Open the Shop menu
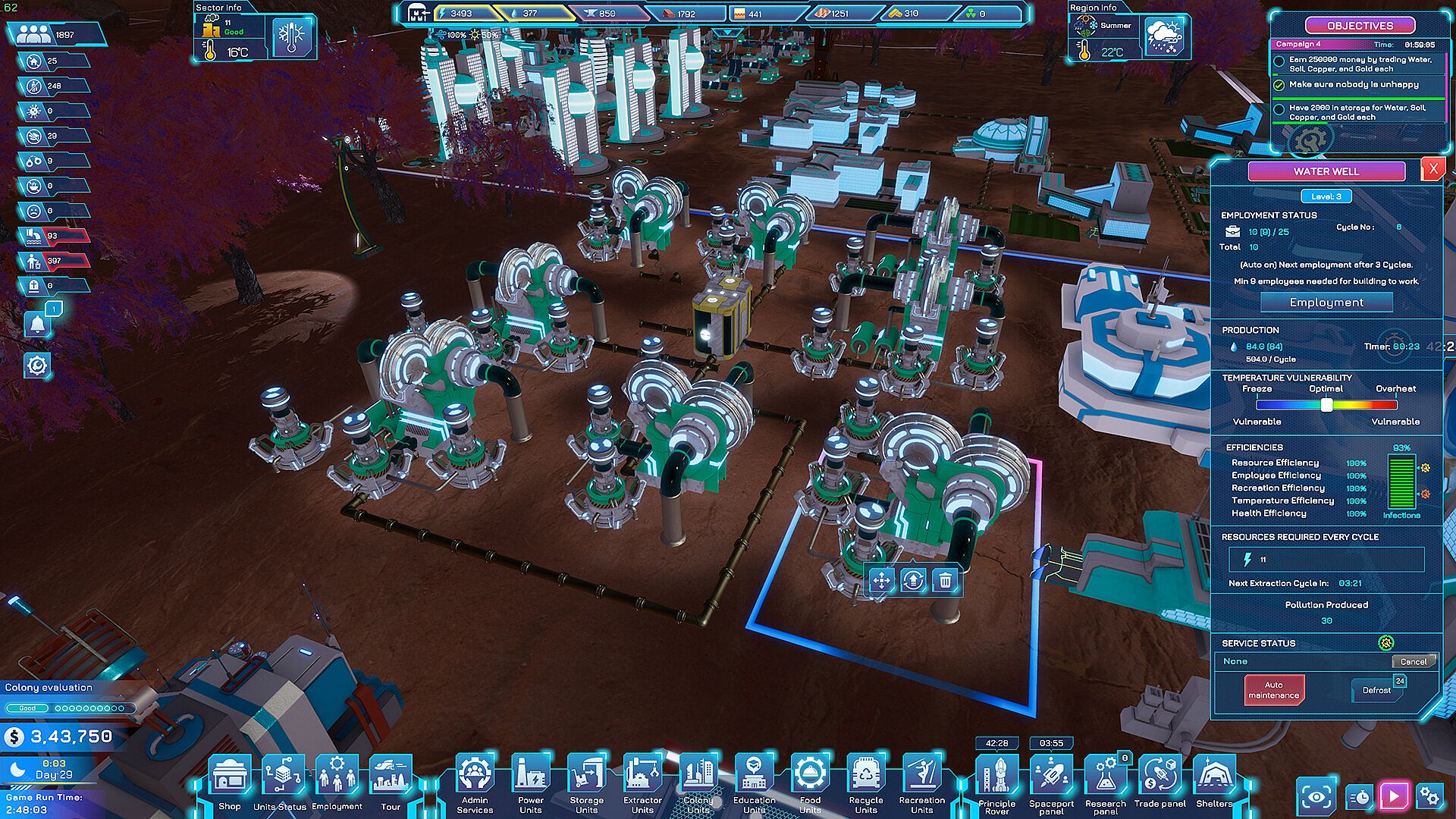The image size is (1456, 819). point(230,780)
